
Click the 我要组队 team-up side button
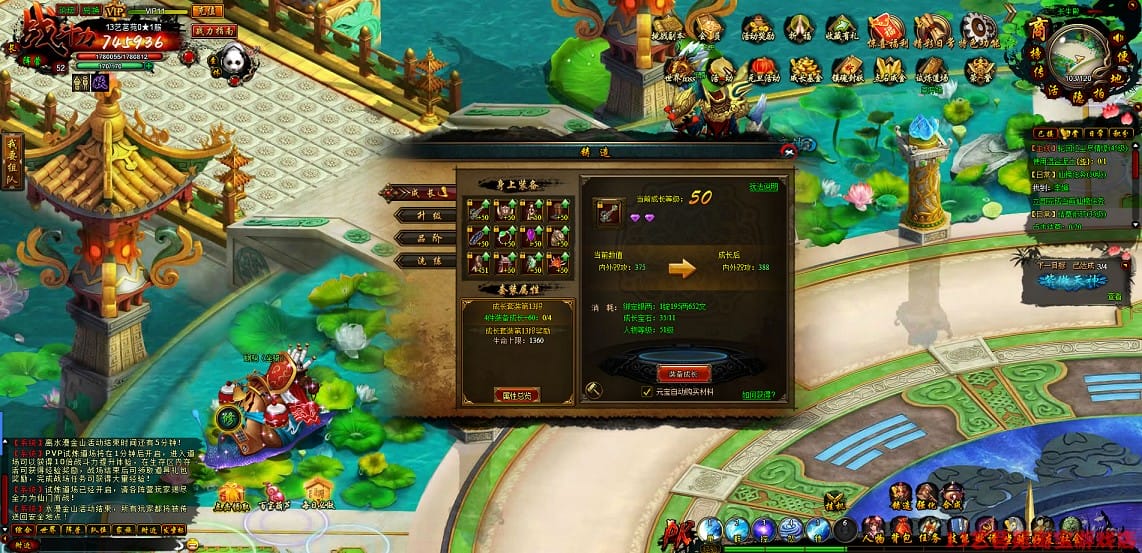[x=13, y=160]
